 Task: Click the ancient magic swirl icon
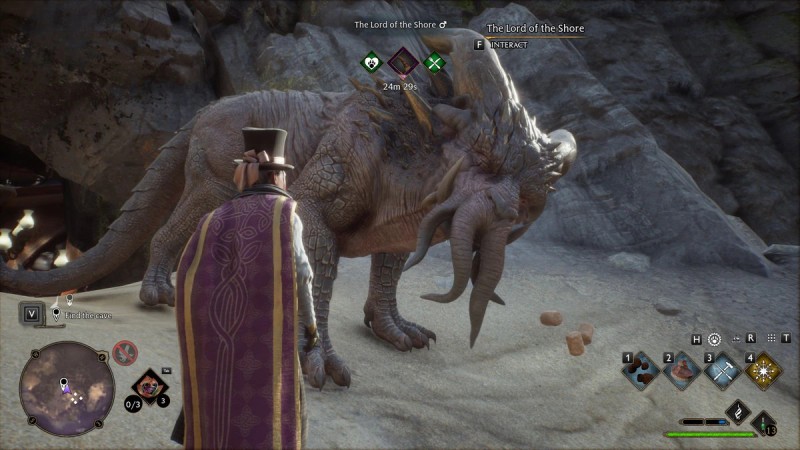(737, 411)
